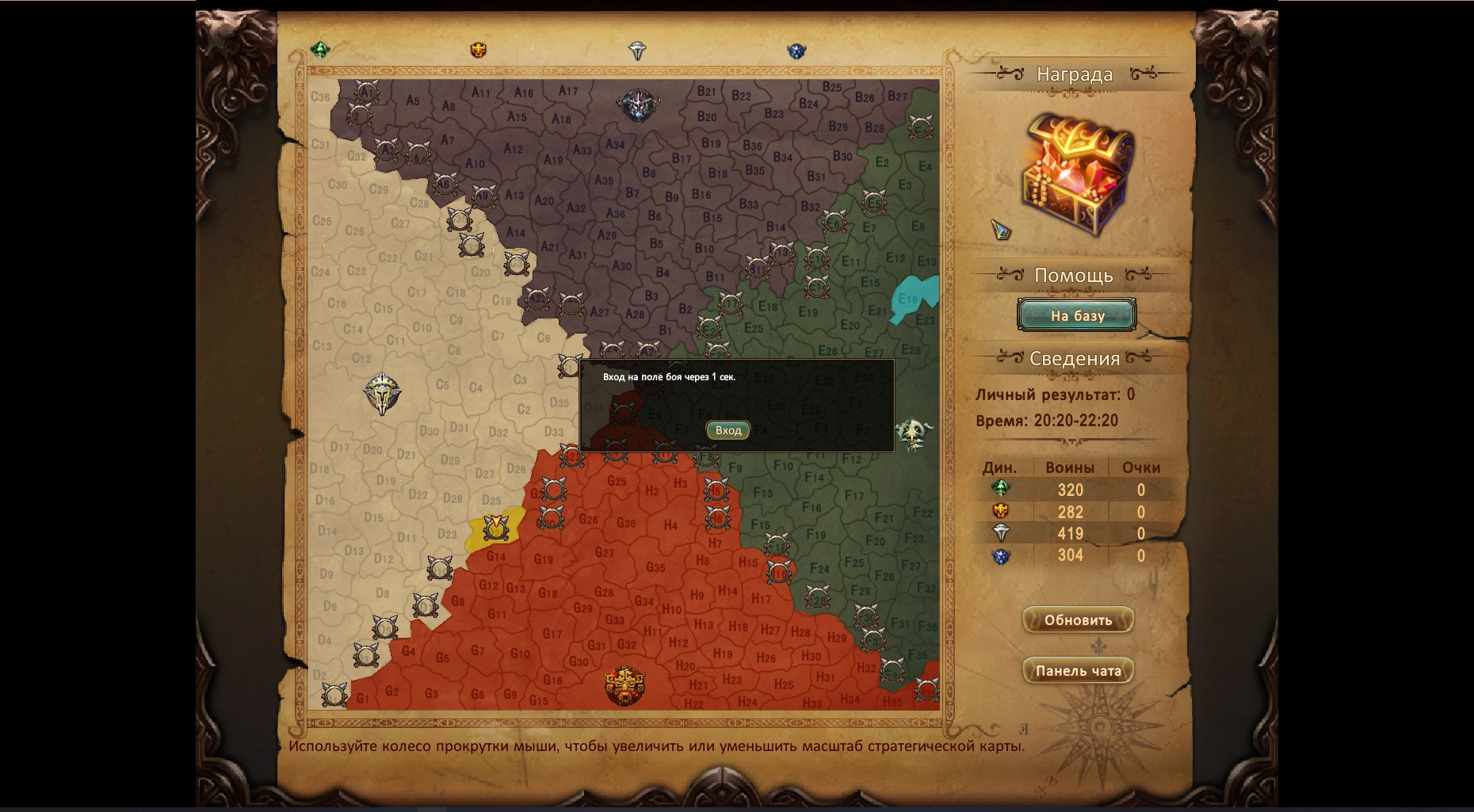Open the reward treasure chest
Screen dimensions: 1474x812
[x=1078, y=174]
